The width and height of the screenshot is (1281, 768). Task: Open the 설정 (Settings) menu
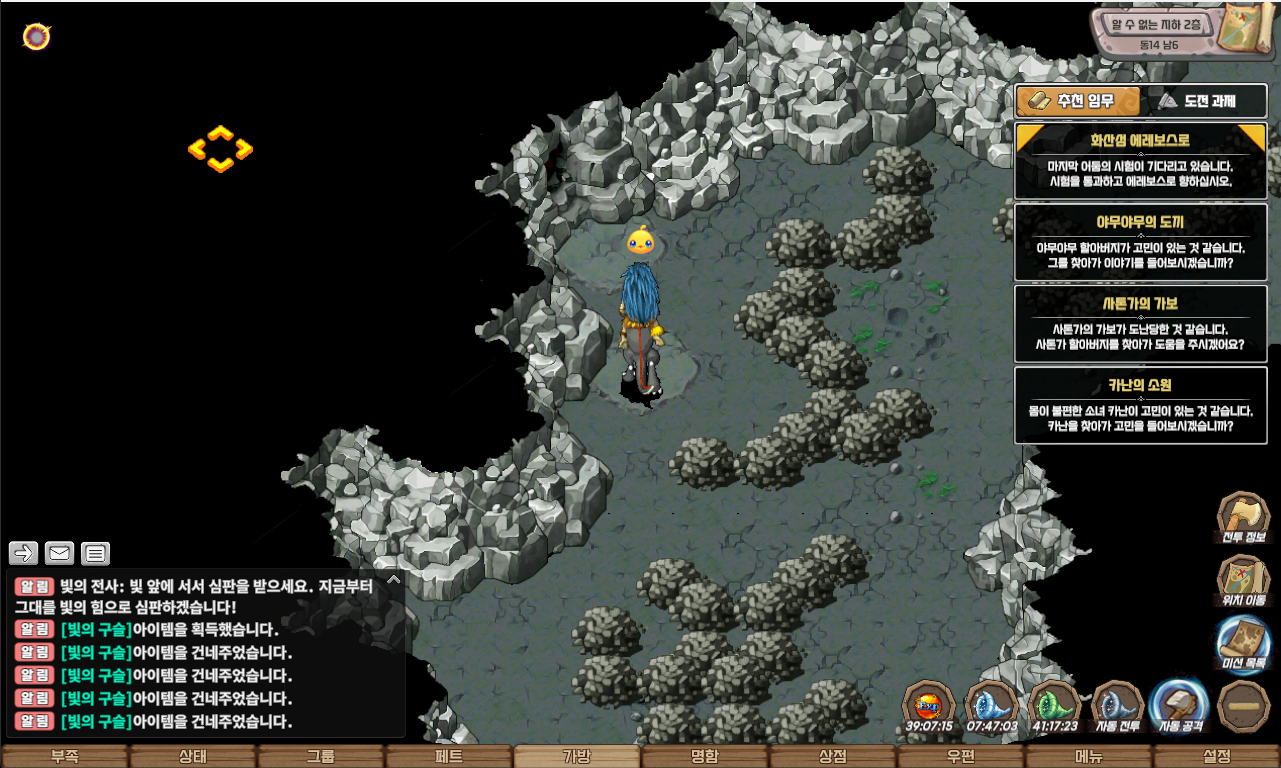(x=1217, y=756)
